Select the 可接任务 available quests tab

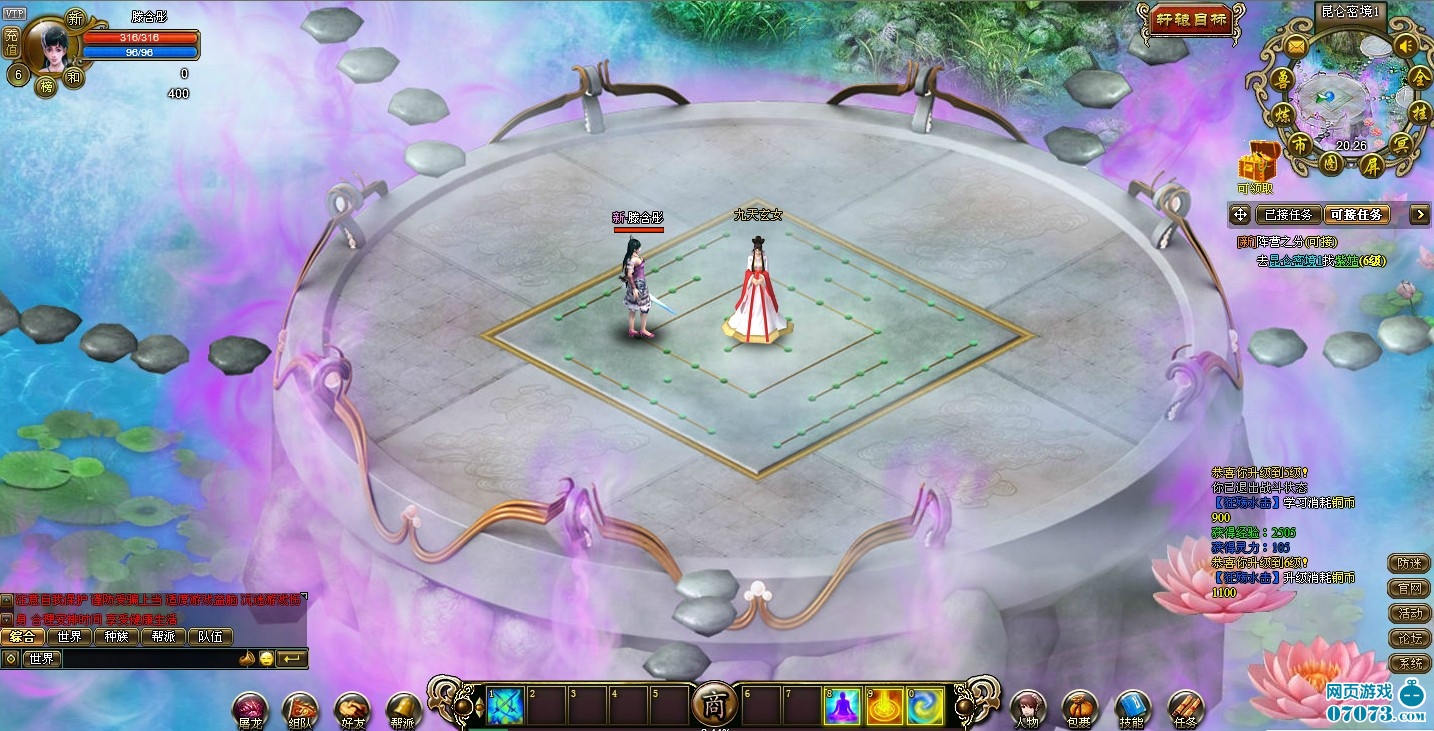1357,214
